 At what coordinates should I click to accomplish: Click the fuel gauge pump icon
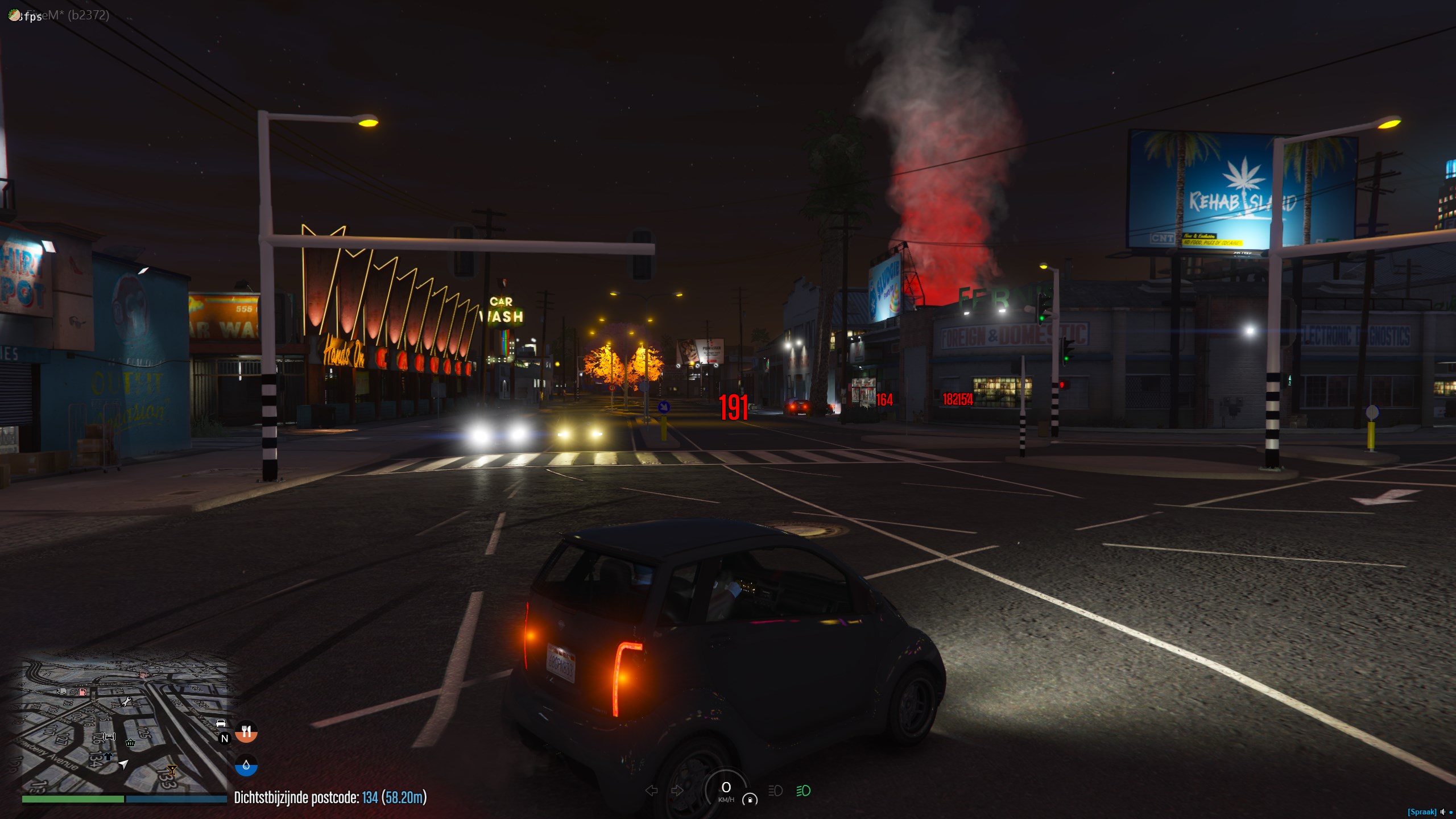[750, 800]
